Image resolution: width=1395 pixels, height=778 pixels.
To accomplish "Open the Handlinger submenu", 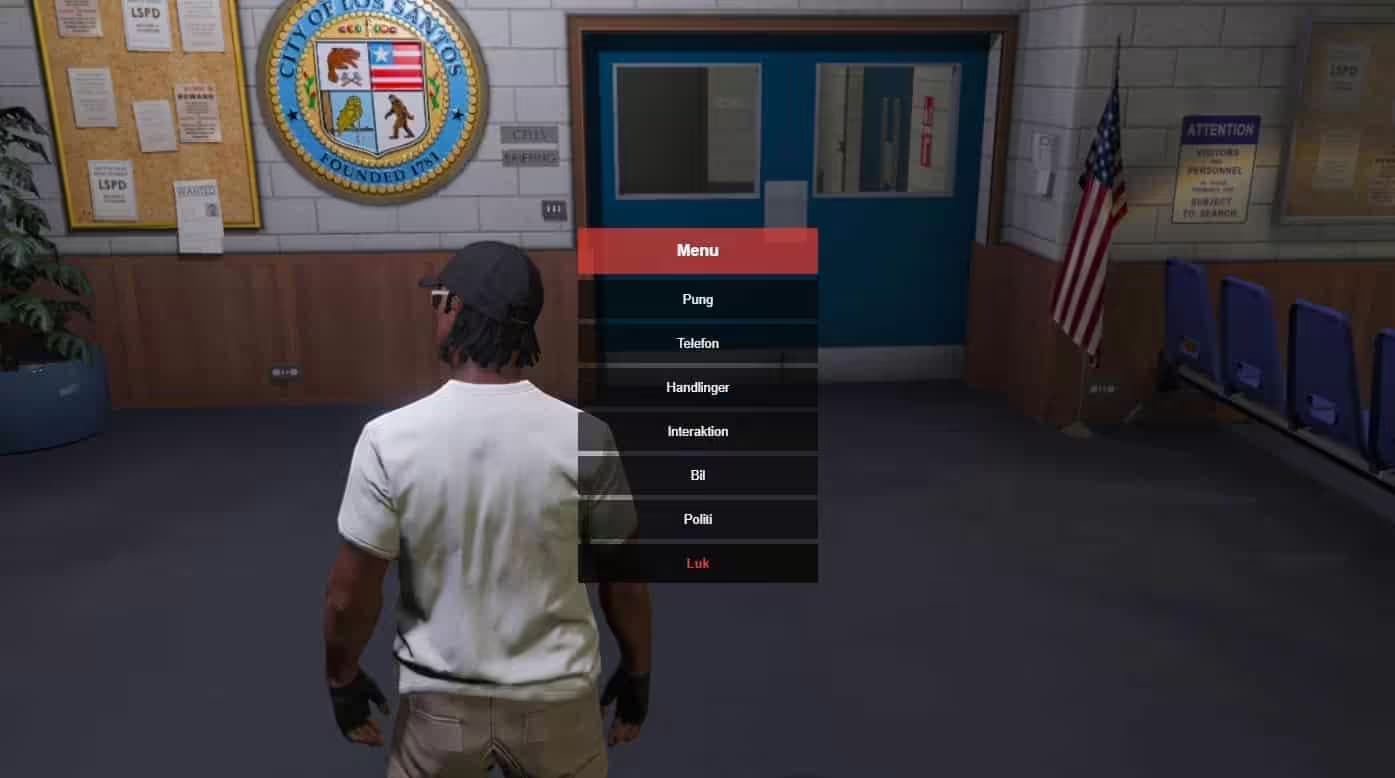I will click(x=697, y=387).
